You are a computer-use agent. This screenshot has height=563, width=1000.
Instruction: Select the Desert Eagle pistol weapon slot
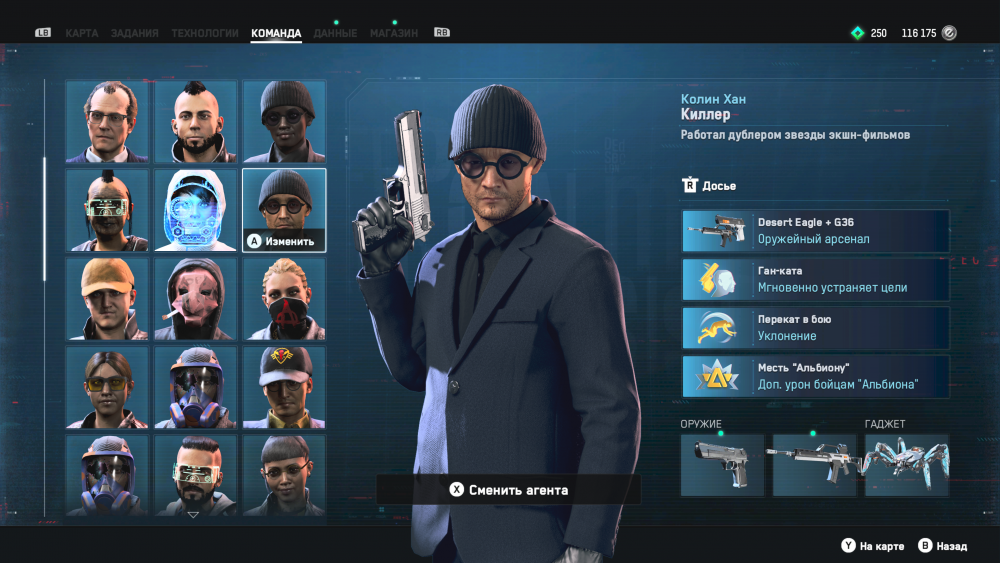722,465
